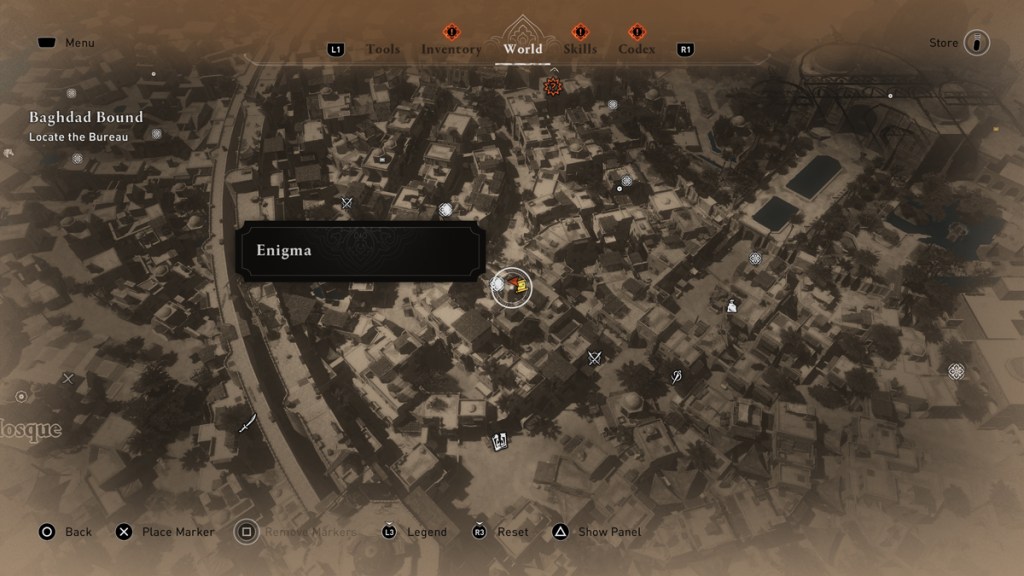
Task: Open the Inventory tab
Action: pyautogui.click(x=451, y=49)
